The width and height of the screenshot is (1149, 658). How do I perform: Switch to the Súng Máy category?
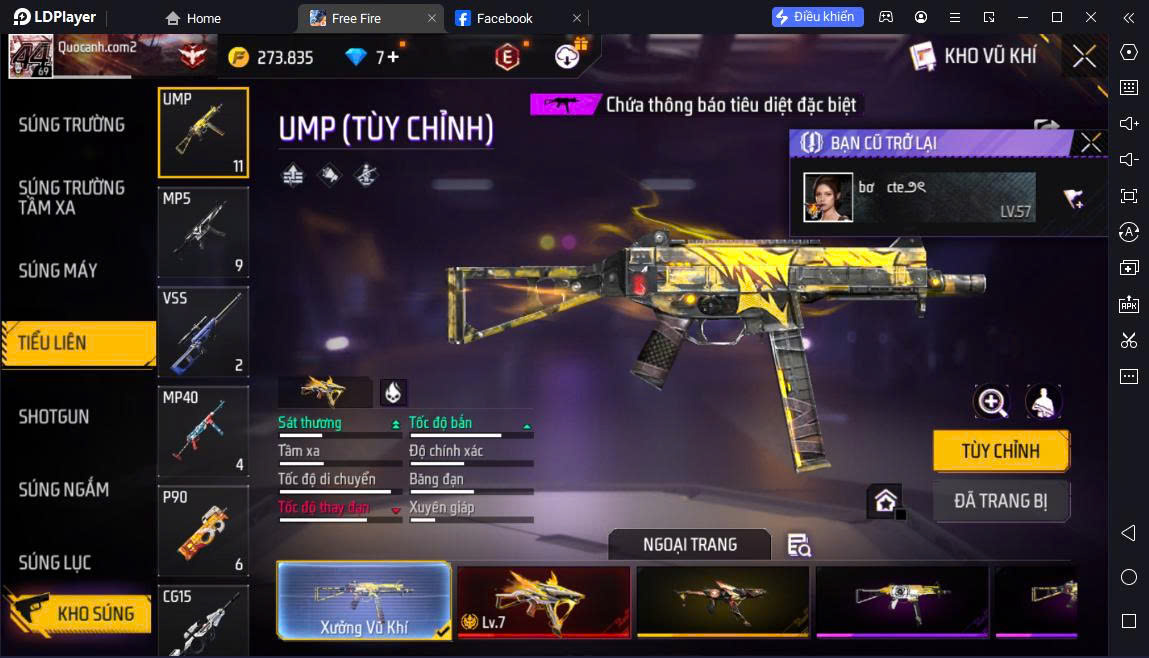click(x=58, y=270)
